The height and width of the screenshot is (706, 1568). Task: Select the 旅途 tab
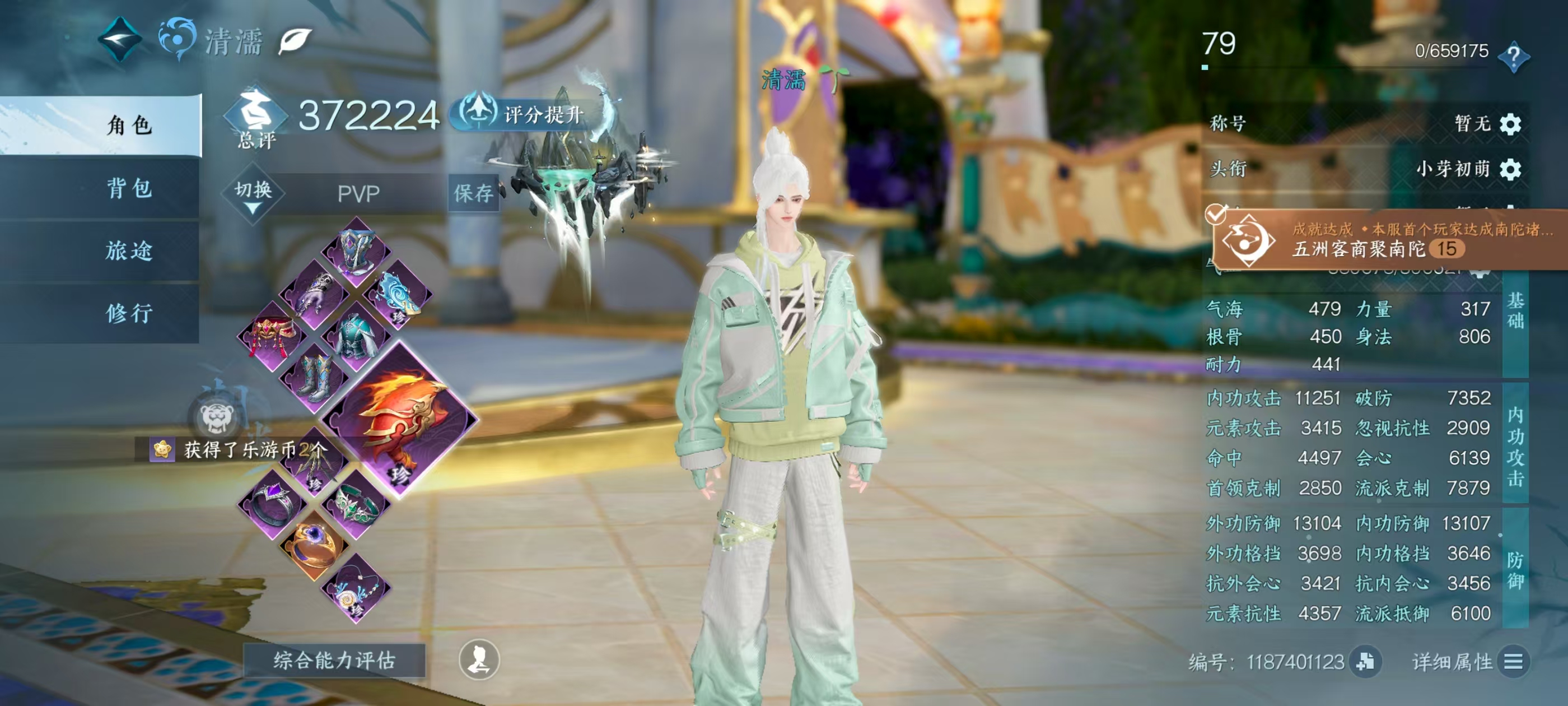128,251
